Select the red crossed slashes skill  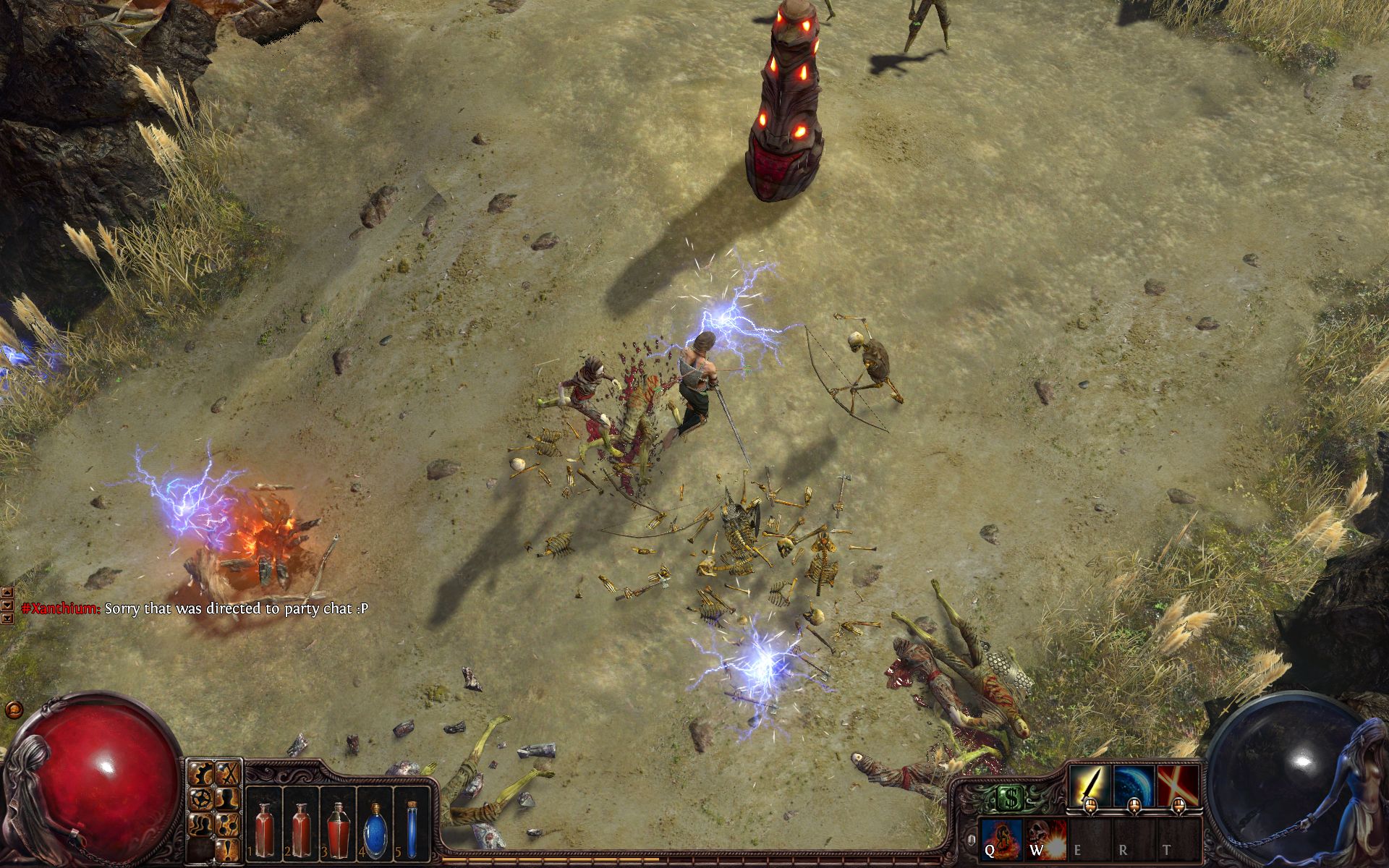pos(1177,786)
